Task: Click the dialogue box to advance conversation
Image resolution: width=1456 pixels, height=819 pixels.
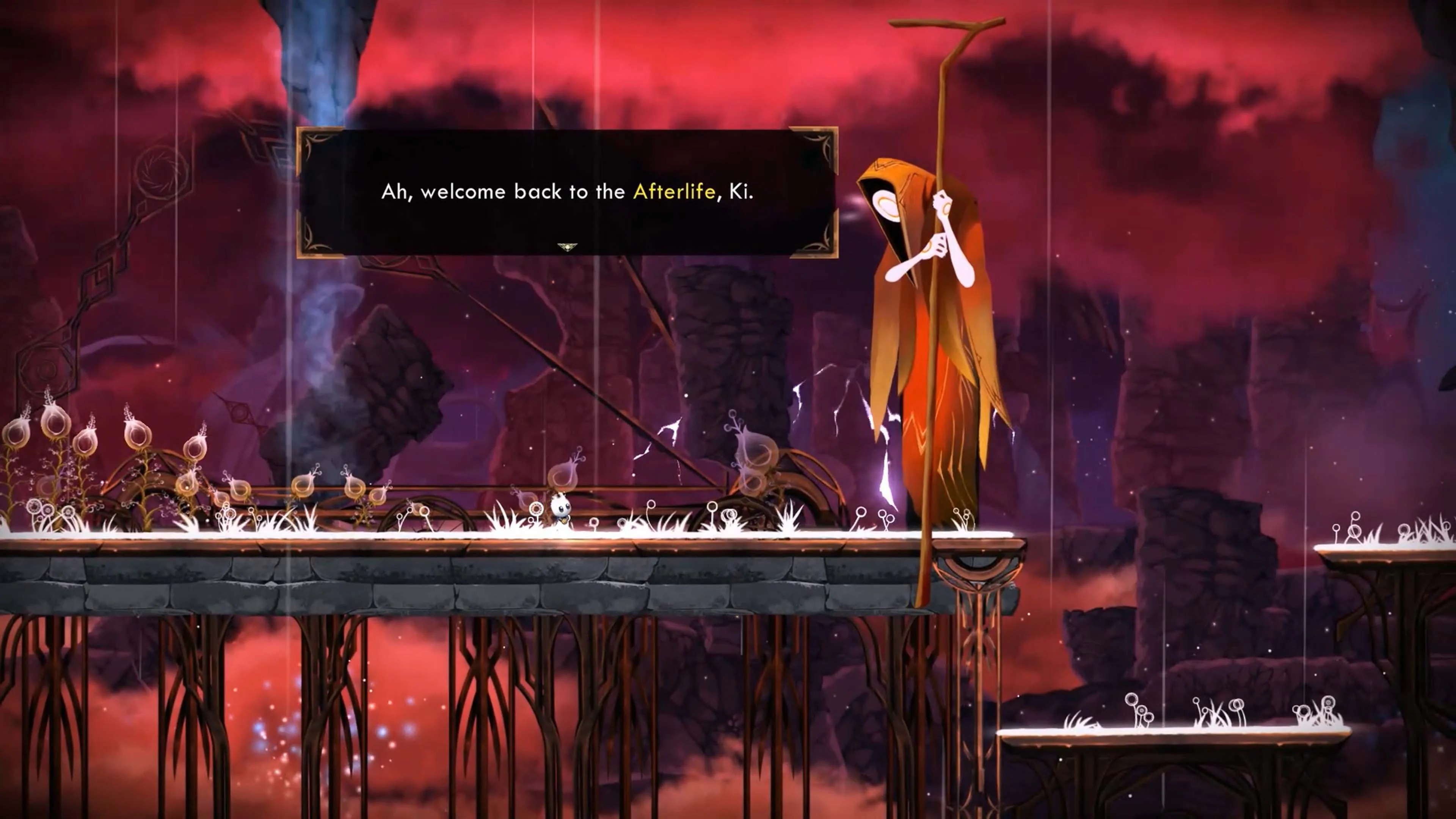Action: coord(565,192)
